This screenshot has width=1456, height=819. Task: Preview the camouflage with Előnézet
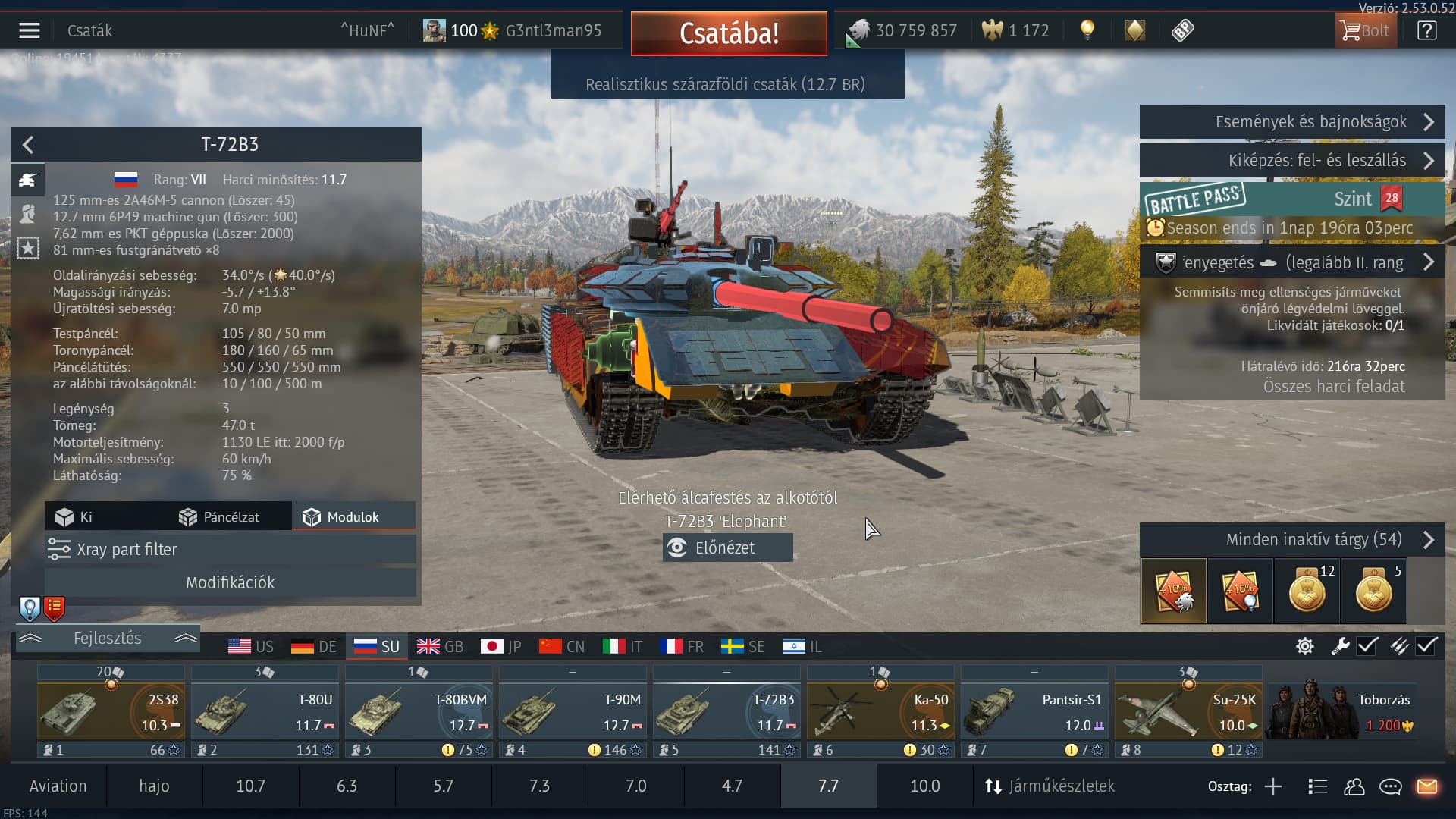pyautogui.click(x=727, y=548)
